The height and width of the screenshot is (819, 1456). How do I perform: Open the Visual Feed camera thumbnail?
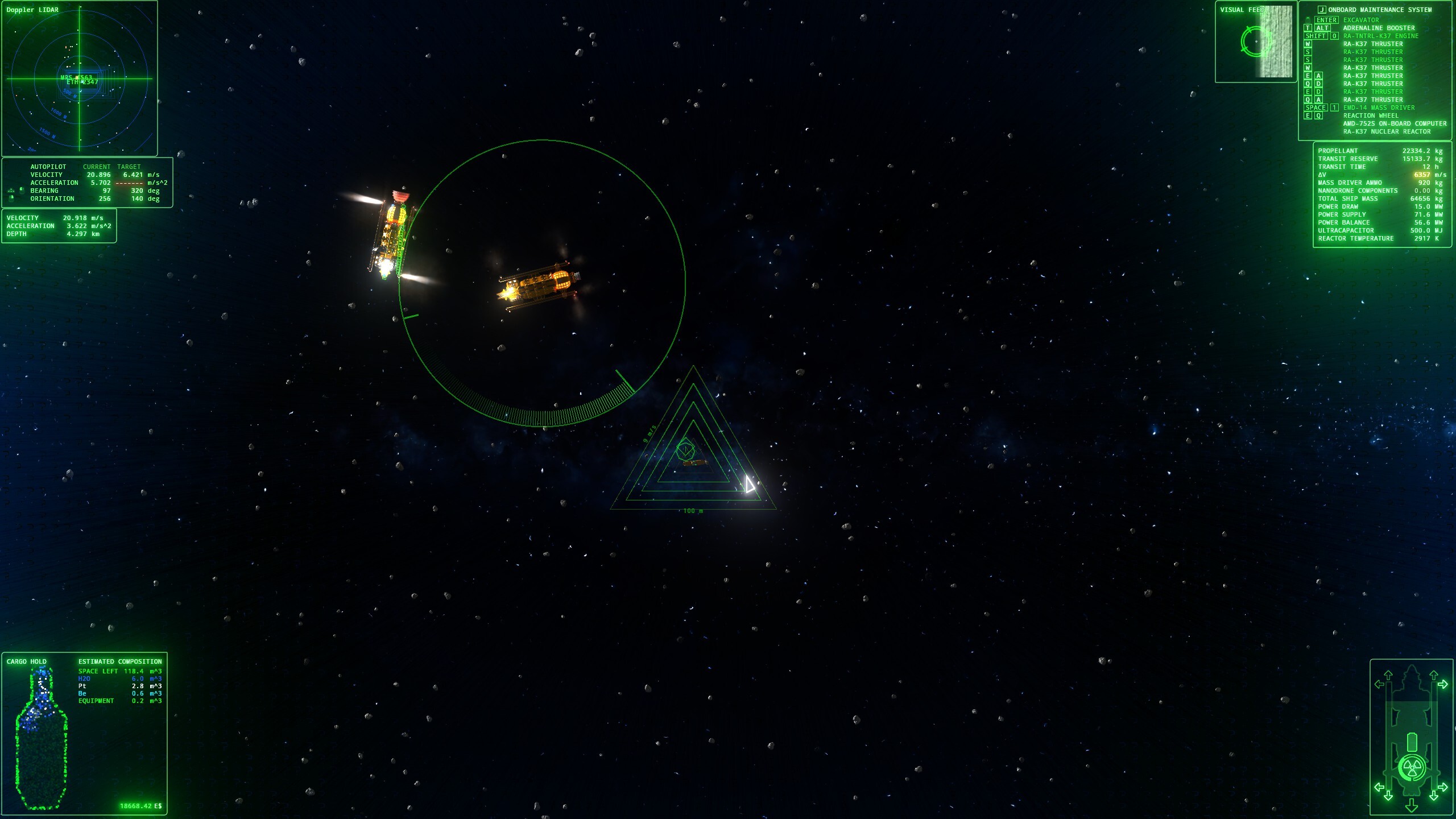coord(1256,43)
